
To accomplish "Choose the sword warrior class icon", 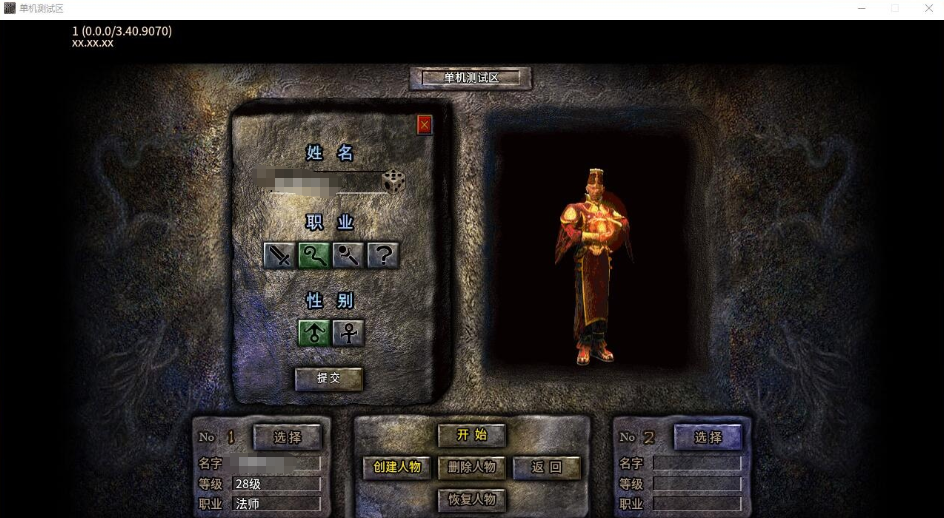I will click(280, 255).
